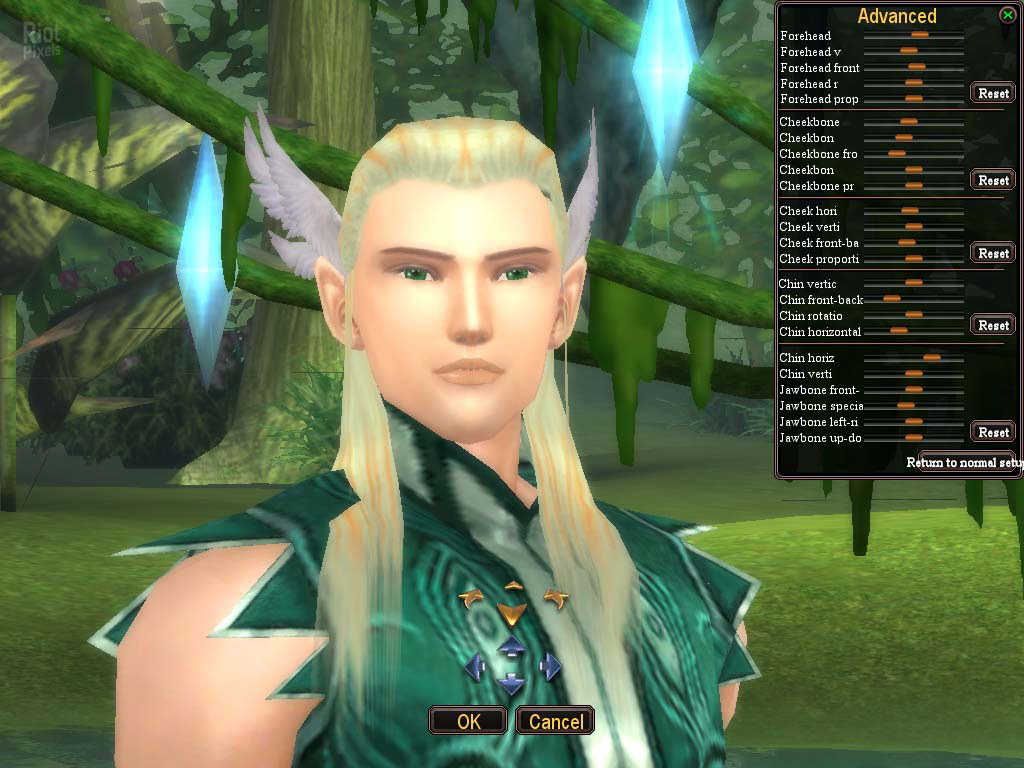
Task: Close the Advanced panel with green X
Action: (x=1007, y=15)
